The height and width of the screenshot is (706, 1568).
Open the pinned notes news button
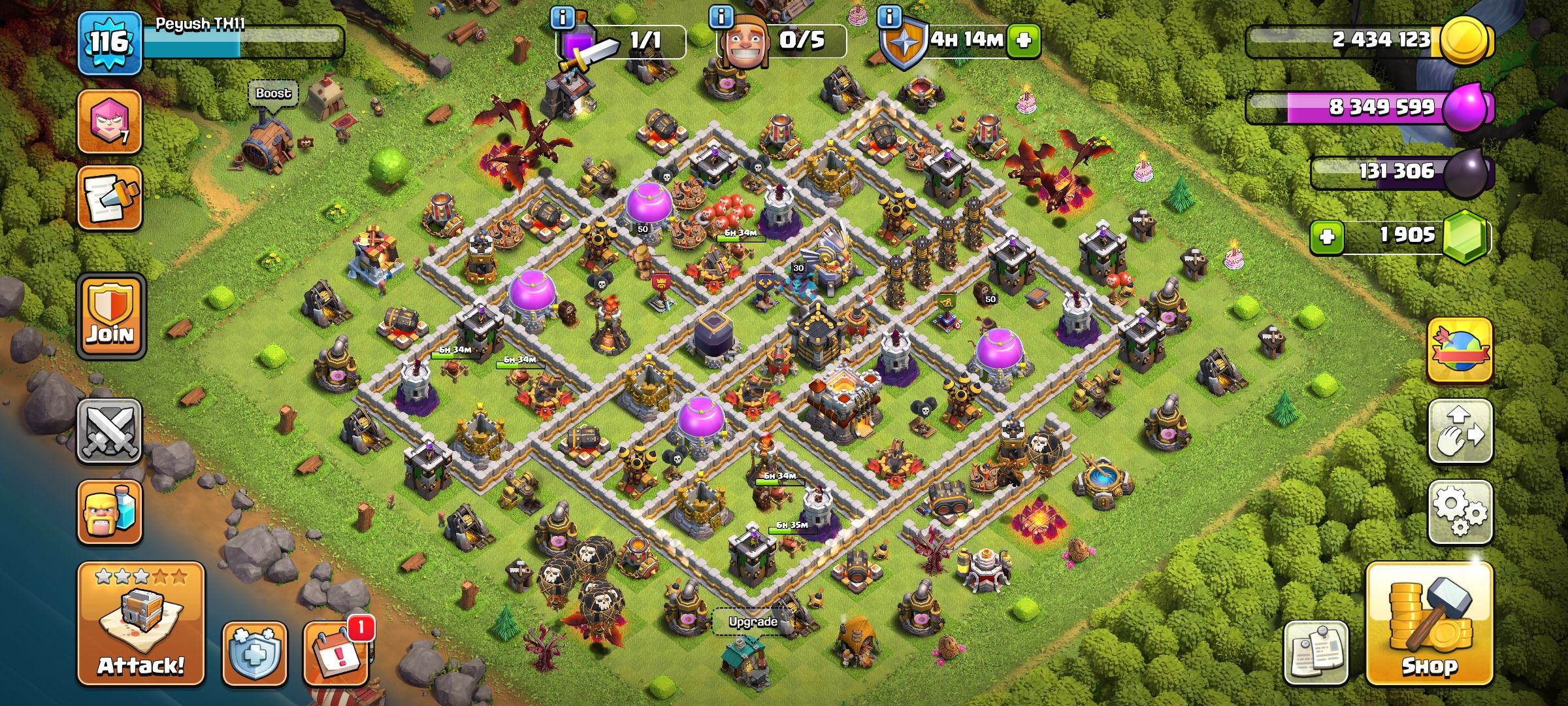(x=1316, y=652)
